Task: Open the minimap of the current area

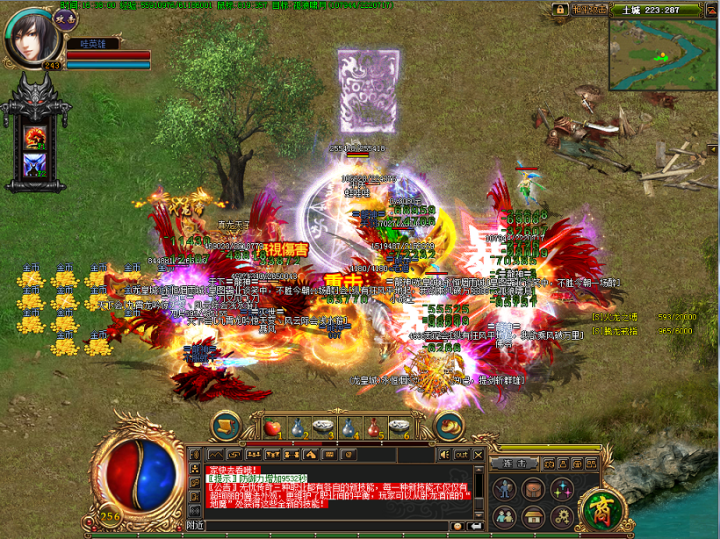Action: pos(663,55)
